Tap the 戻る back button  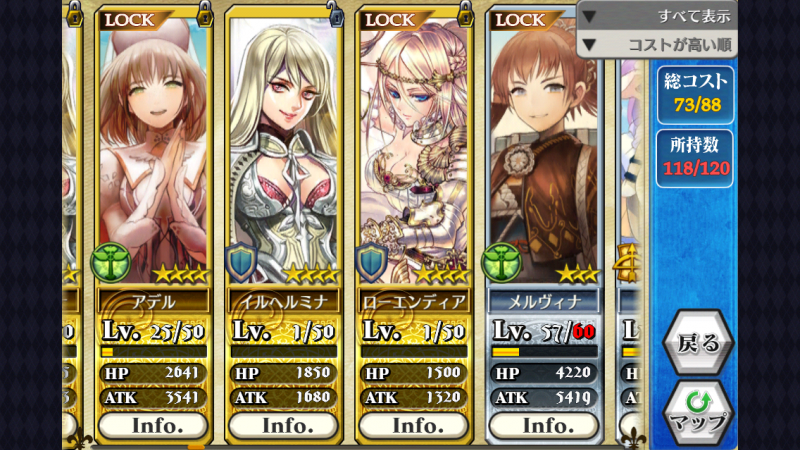(698, 343)
